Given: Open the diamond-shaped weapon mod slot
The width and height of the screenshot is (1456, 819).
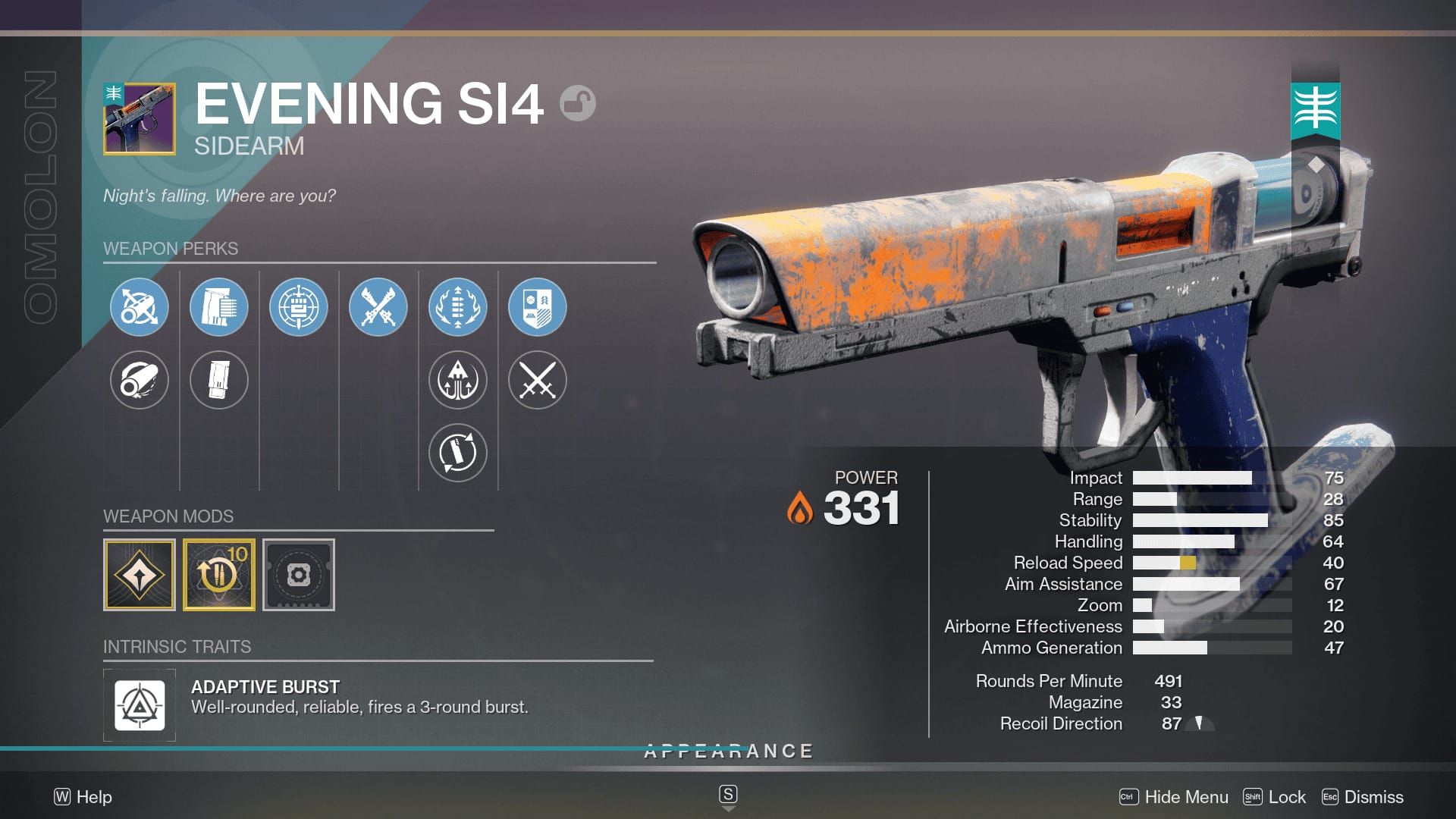Looking at the screenshot, I should 140,575.
